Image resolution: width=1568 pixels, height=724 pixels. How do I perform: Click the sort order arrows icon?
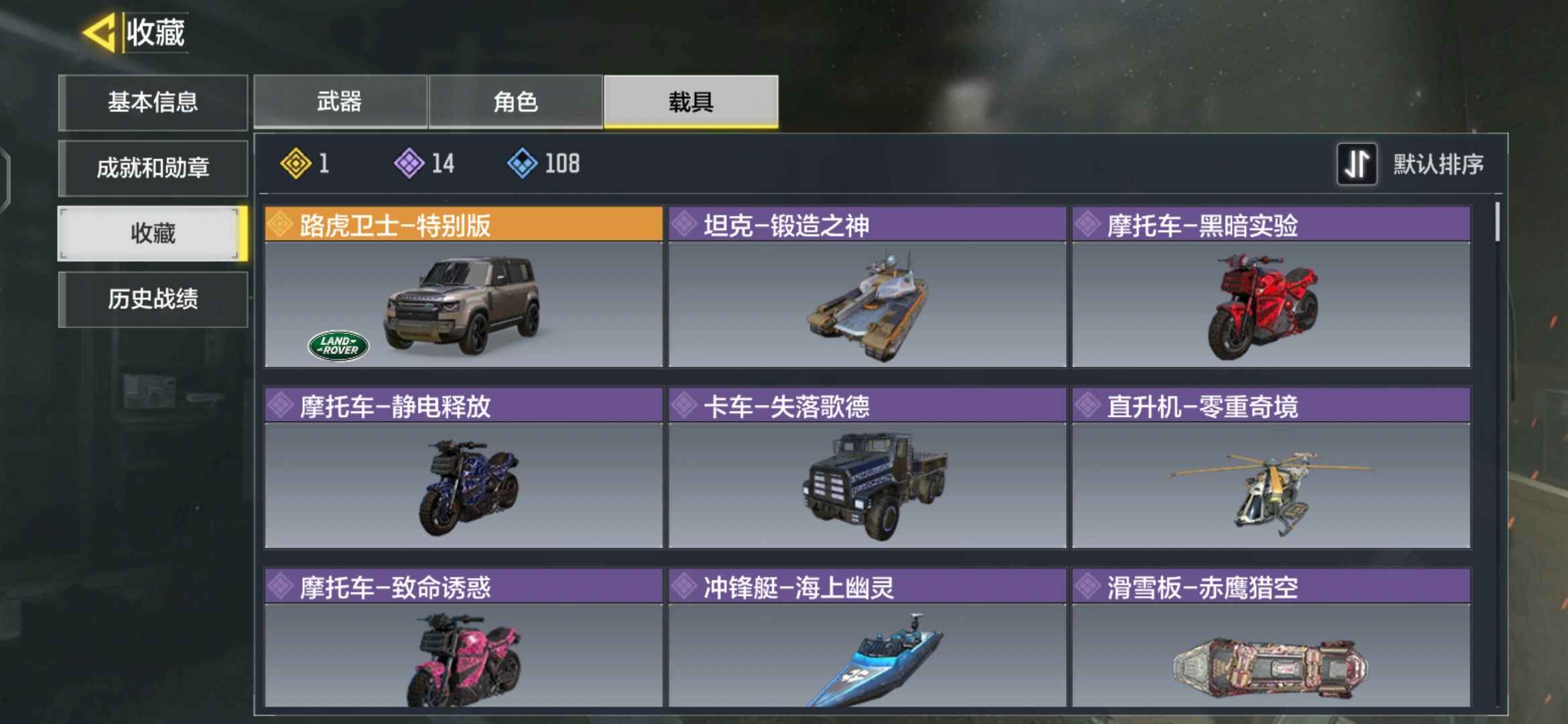pos(1358,164)
